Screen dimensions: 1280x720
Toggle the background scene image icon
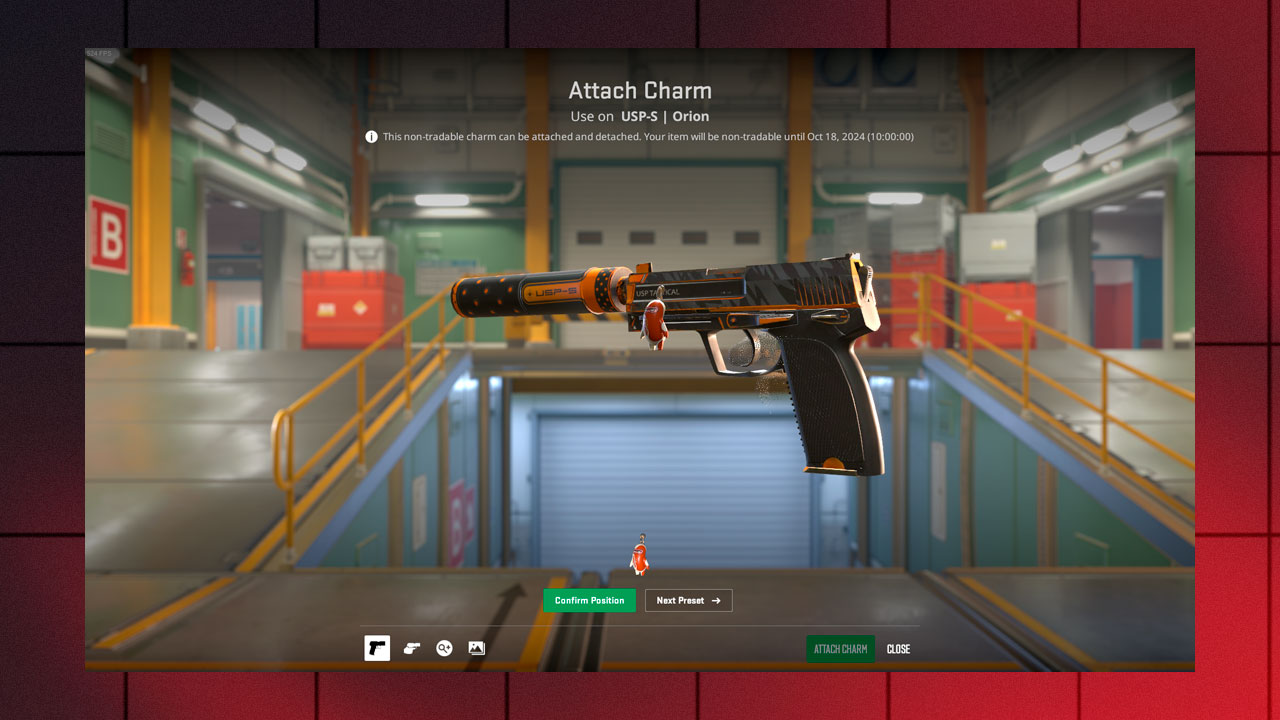point(476,648)
